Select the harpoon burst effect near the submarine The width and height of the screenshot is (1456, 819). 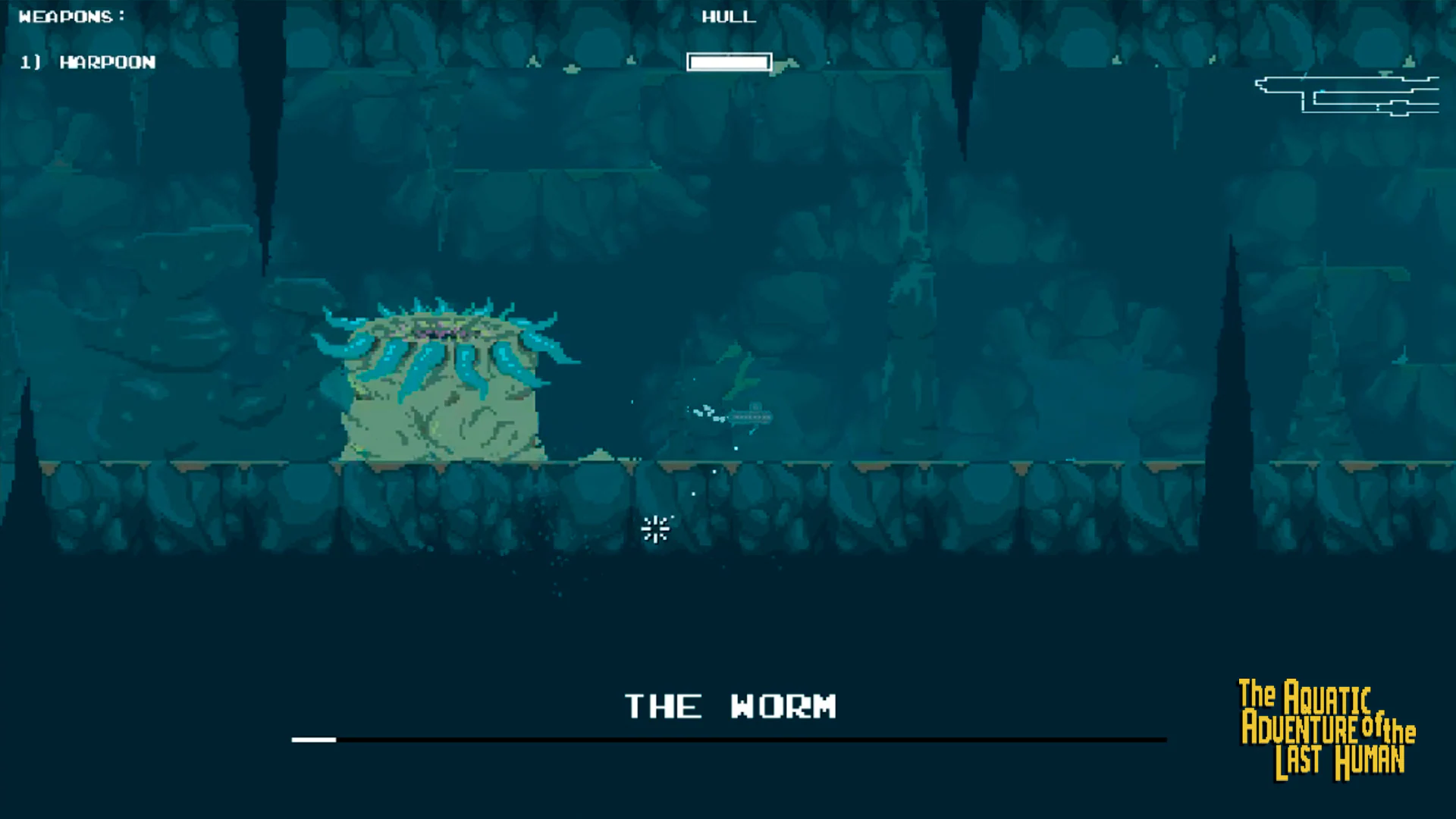[x=704, y=412]
